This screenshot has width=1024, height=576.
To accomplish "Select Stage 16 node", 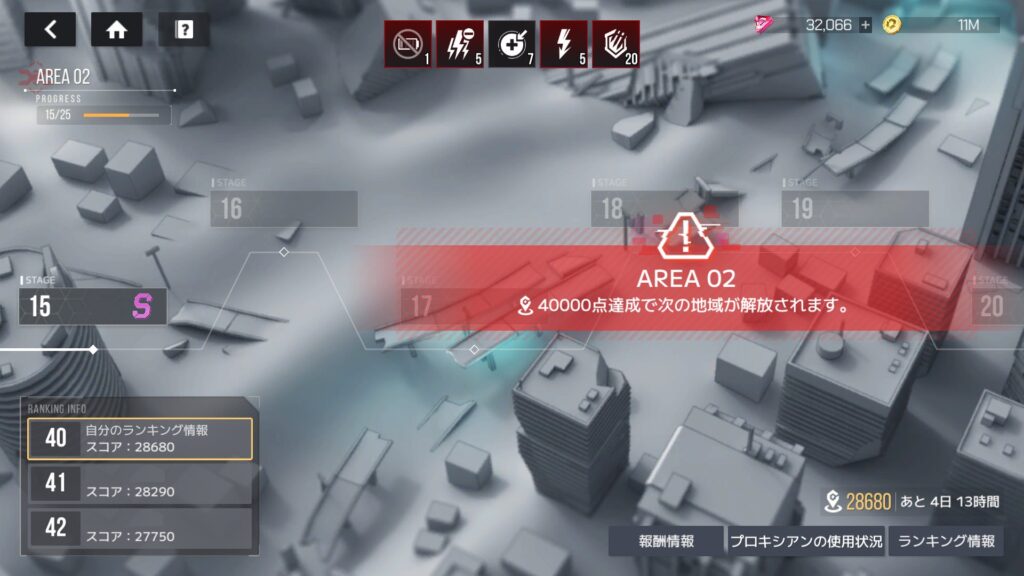I will 284,208.
